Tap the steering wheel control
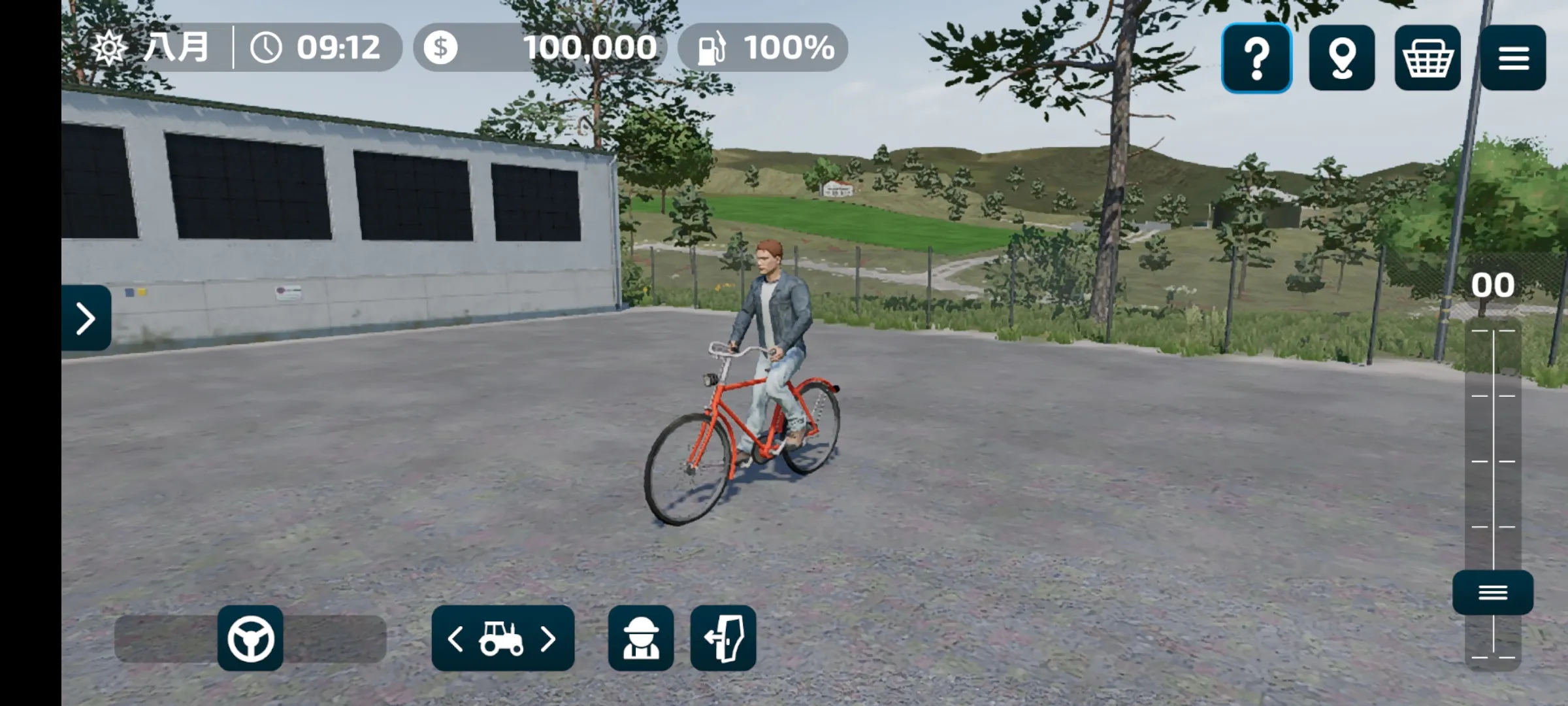The image size is (1568, 706). click(x=250, y=638)
